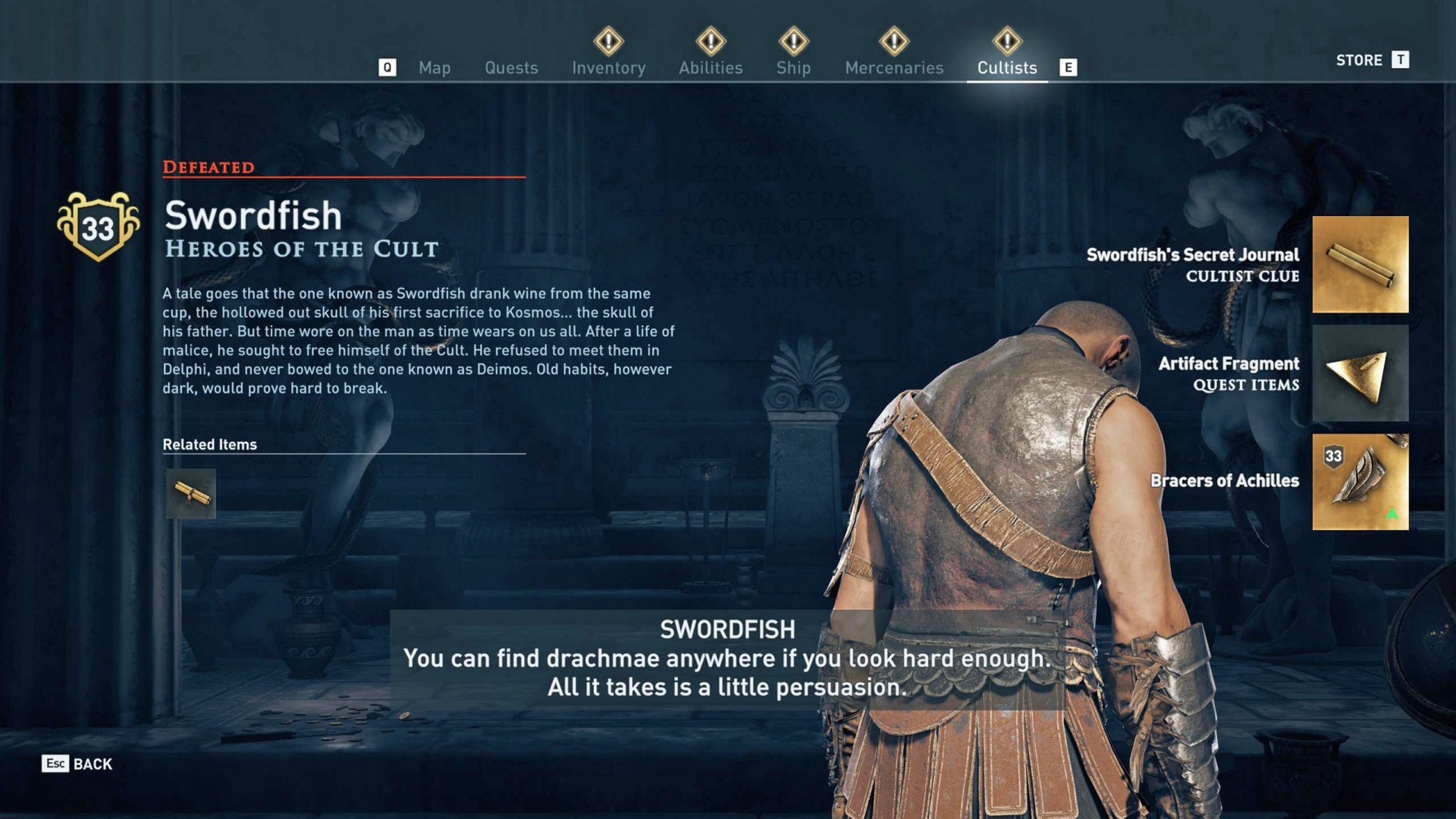Open the related item scroll thumbnail
This screenshot has width=1456, height=819.
(x=191, y=494)
